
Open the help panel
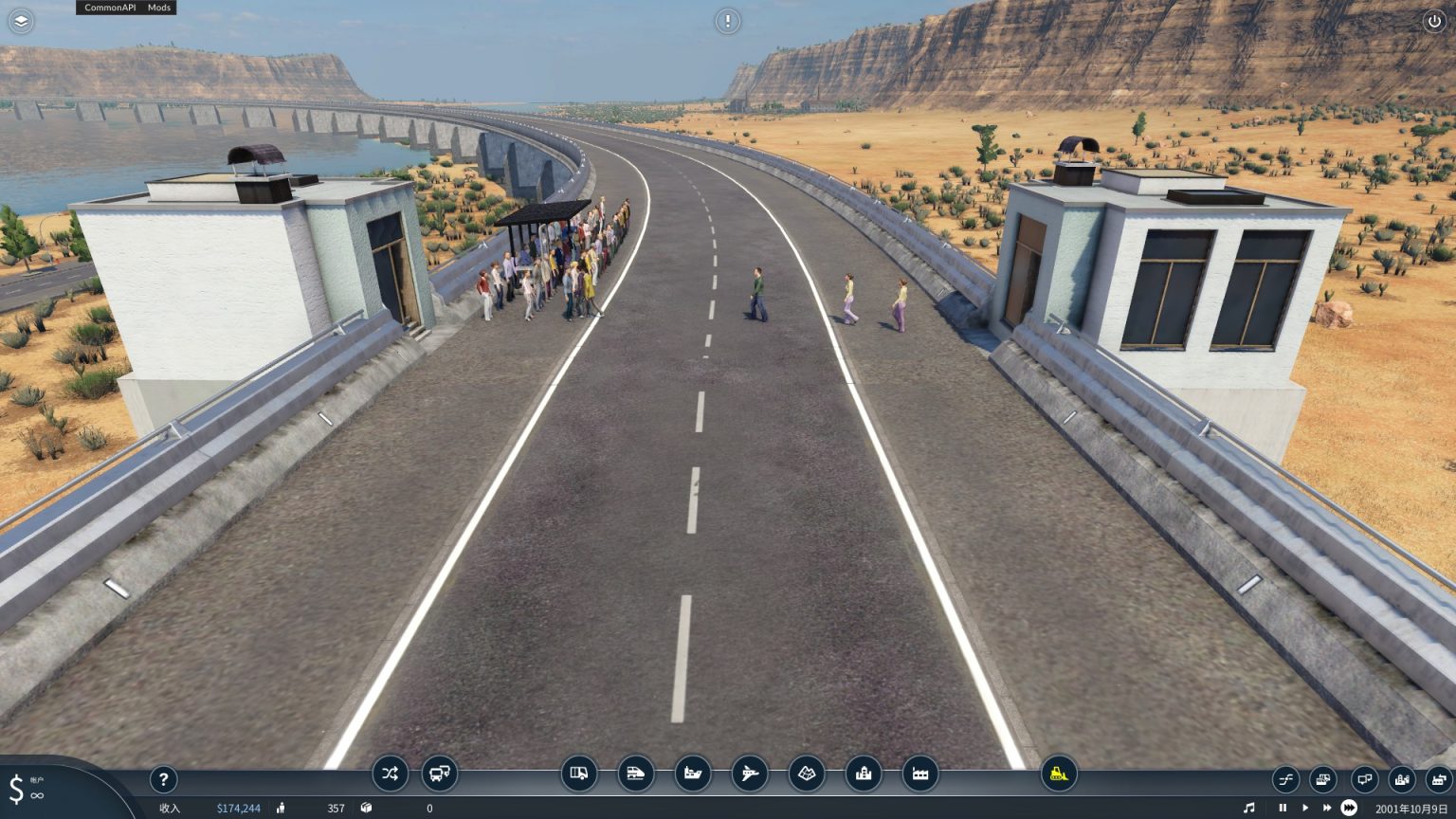point(163,779)
